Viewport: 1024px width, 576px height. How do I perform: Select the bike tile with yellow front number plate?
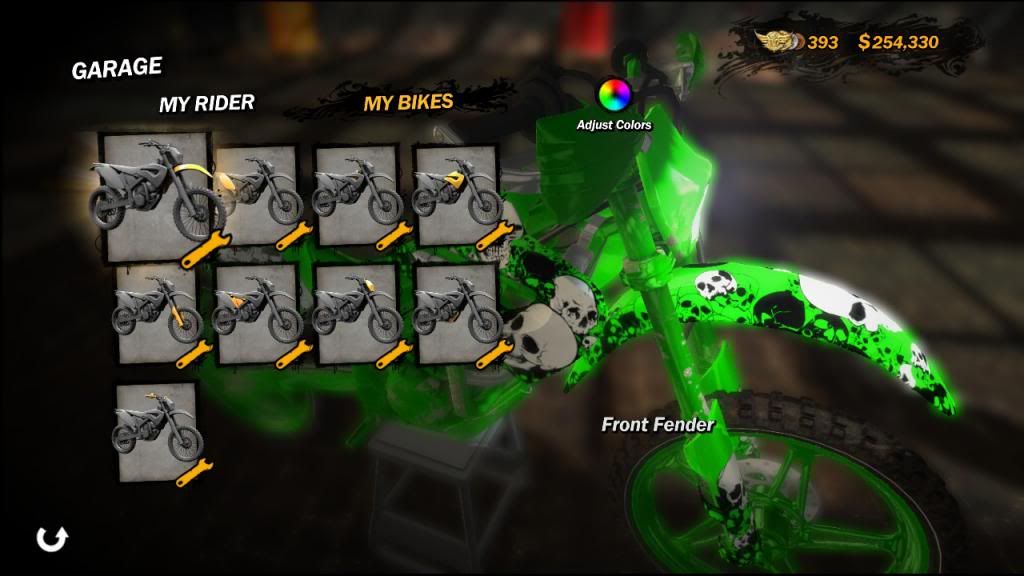(357, 313)
